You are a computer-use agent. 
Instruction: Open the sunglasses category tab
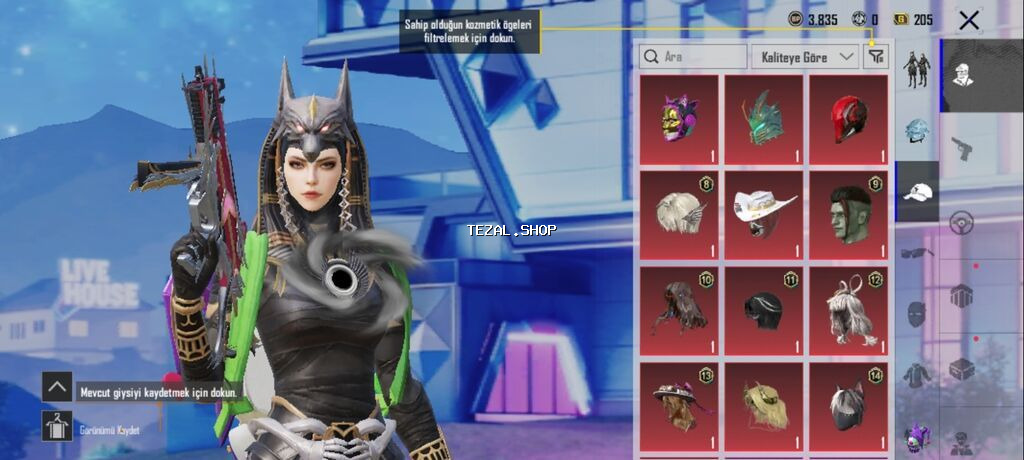pyautogui.click(x=917, y=253)
